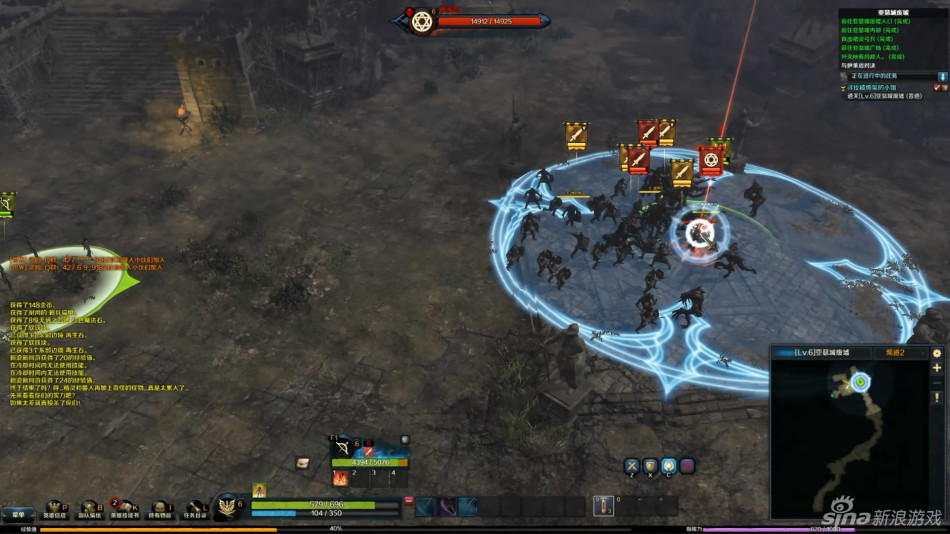
Task: Click the red prohibit command icon
Action: point(687,466)
